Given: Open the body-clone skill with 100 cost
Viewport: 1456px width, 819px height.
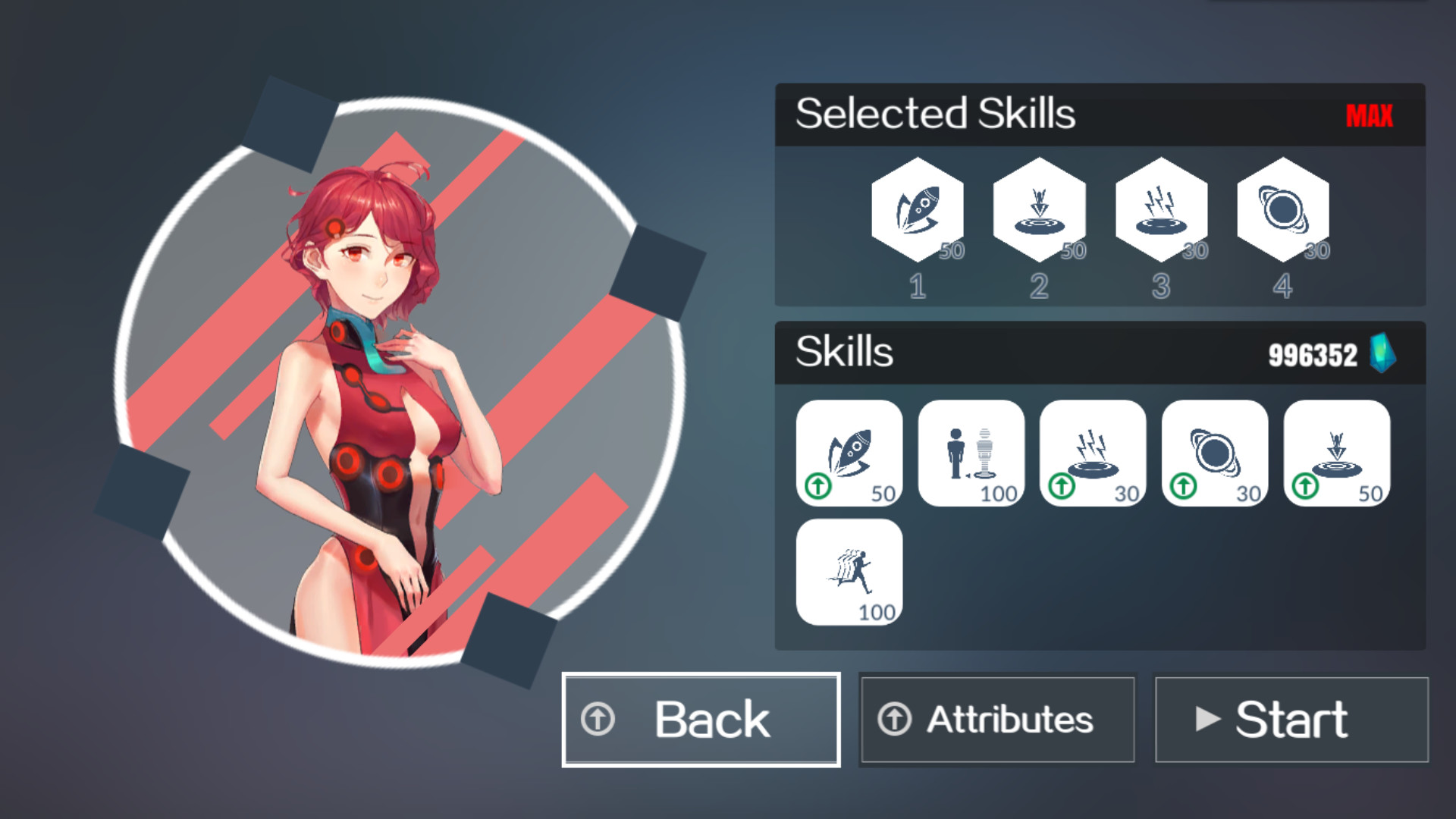Looking at the screenshot, I should click(971, 453).
